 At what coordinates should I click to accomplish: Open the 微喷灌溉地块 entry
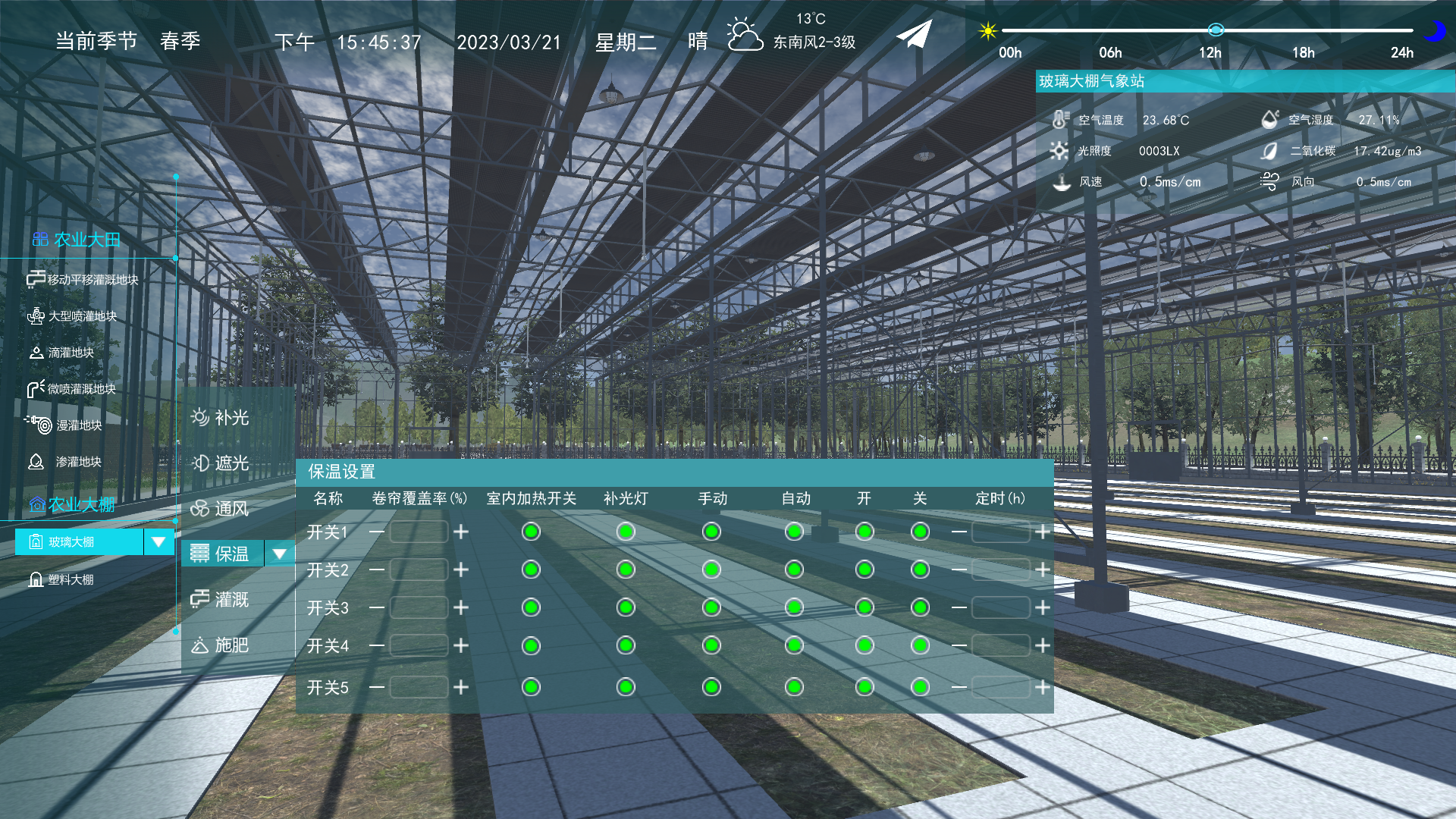point(73,389)
